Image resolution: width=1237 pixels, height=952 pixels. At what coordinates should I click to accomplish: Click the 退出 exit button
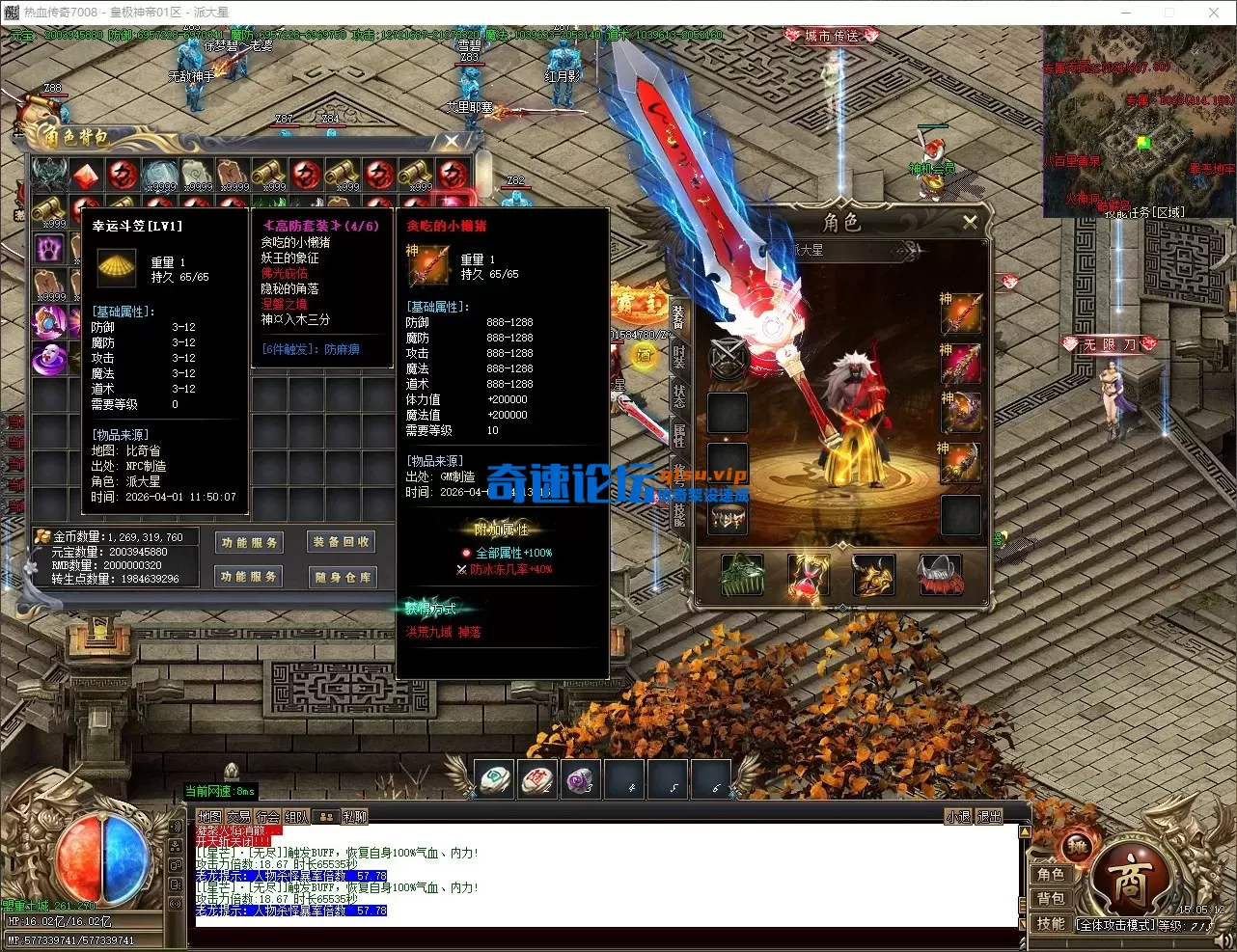(990, 817)
